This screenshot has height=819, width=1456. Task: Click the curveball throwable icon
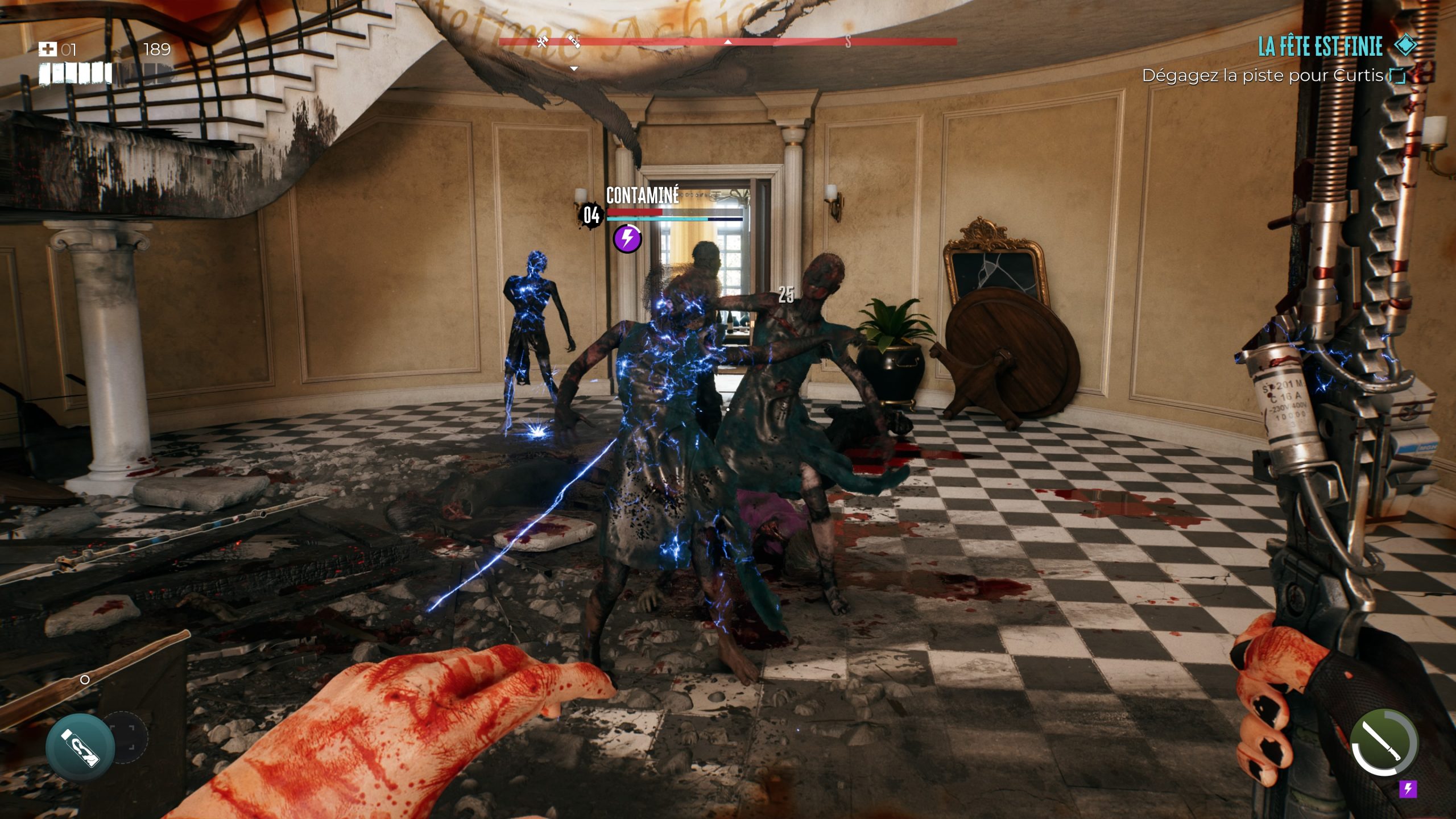tap(80, 747)
